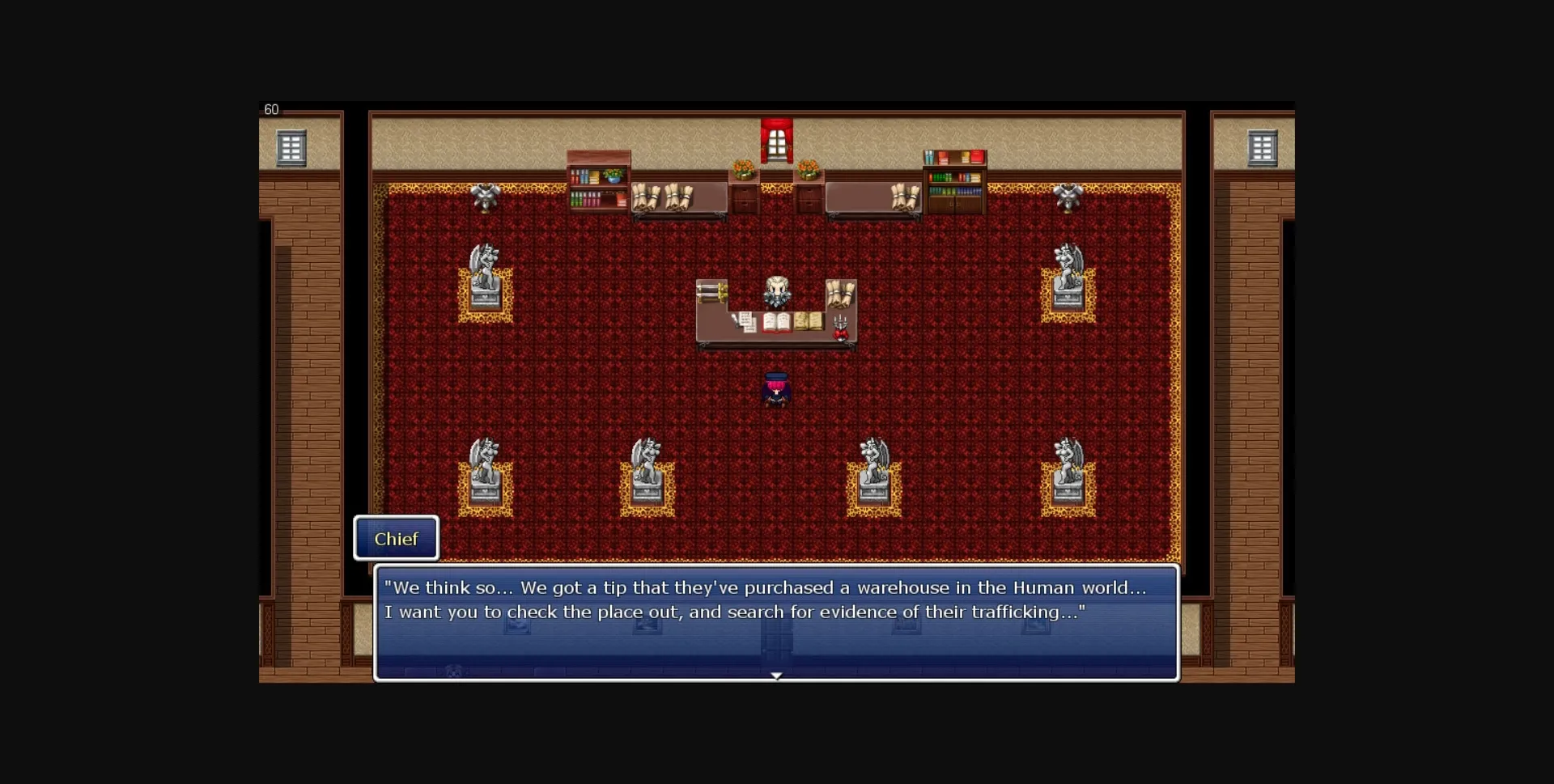Click the number 60 counter at the top left
The width and height of the screenshot is (1554, 784).
point(272,109)
